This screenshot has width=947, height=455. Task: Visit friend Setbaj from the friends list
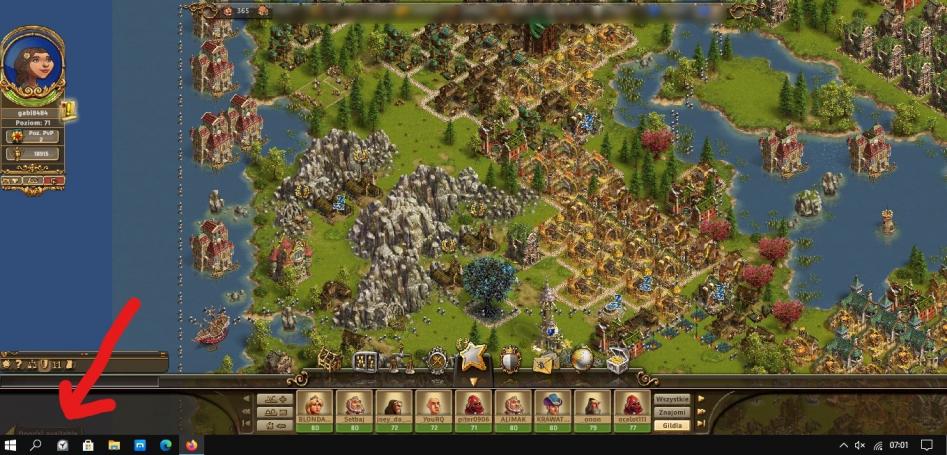(352, 407)
